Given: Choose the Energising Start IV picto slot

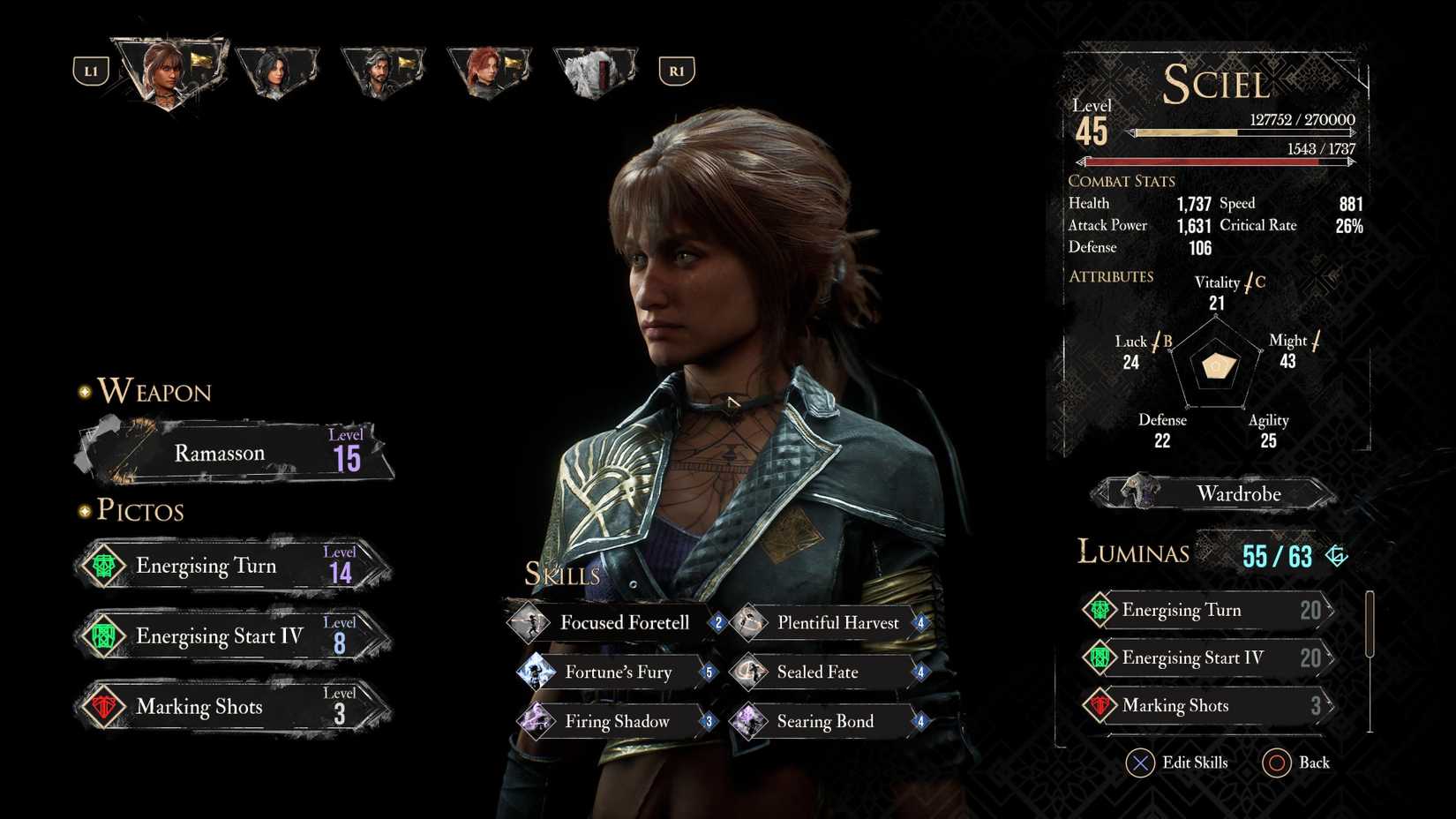Looking at the screenshot, I should (231, 636).
